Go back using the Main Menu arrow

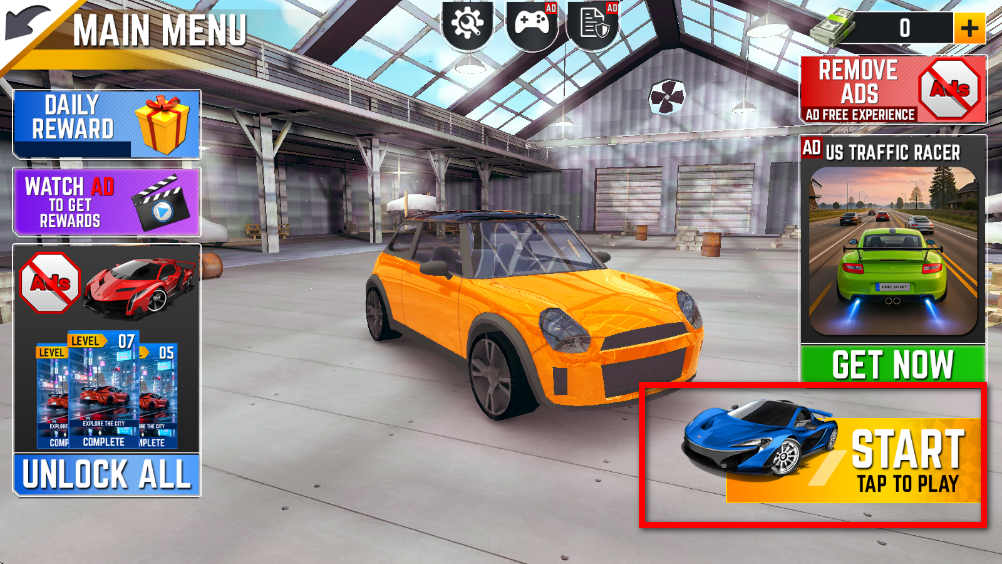(x=27, y=24)
